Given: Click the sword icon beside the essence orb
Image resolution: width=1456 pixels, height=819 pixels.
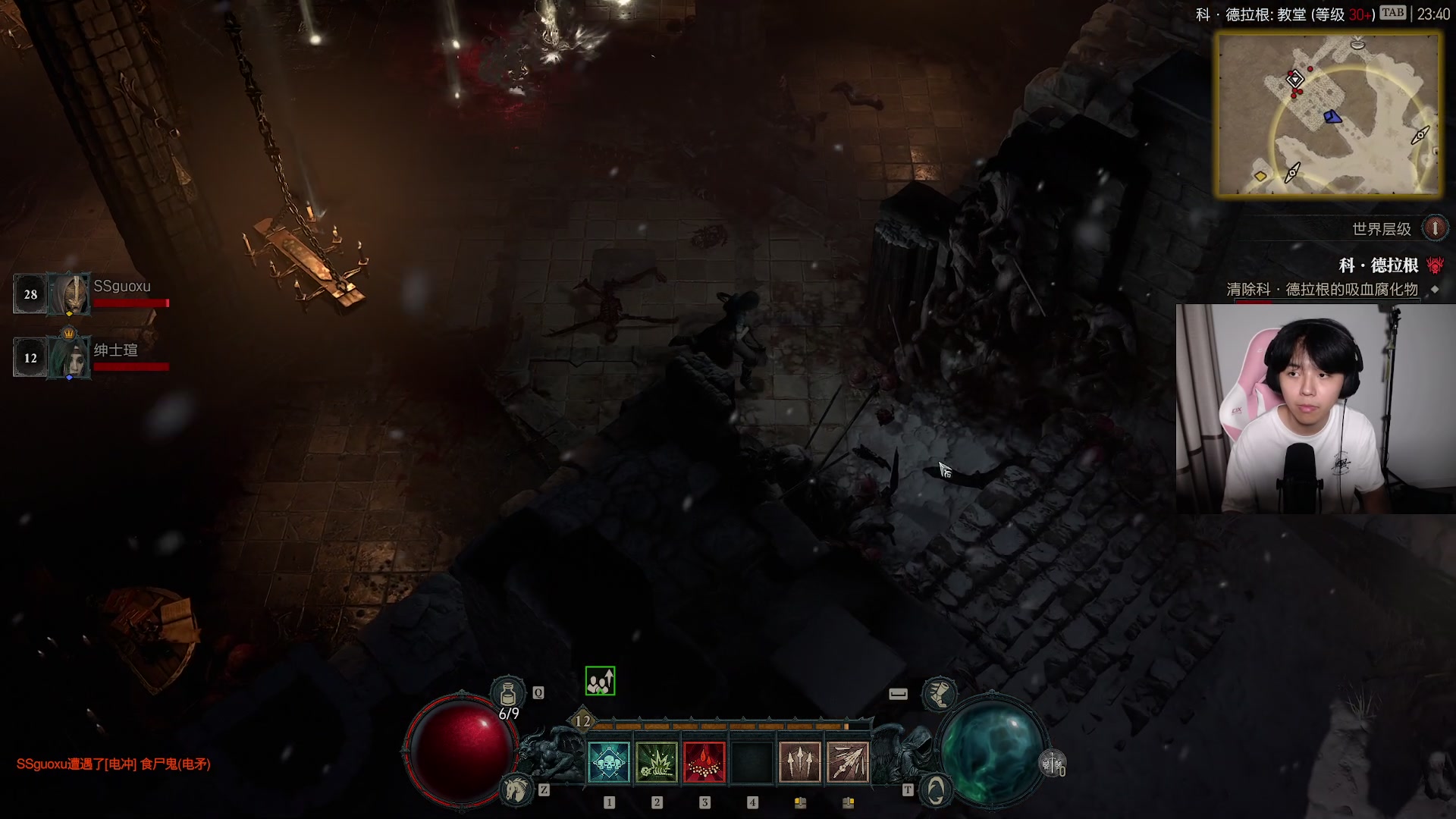Looking at the screenshot, I should 1053,764.
